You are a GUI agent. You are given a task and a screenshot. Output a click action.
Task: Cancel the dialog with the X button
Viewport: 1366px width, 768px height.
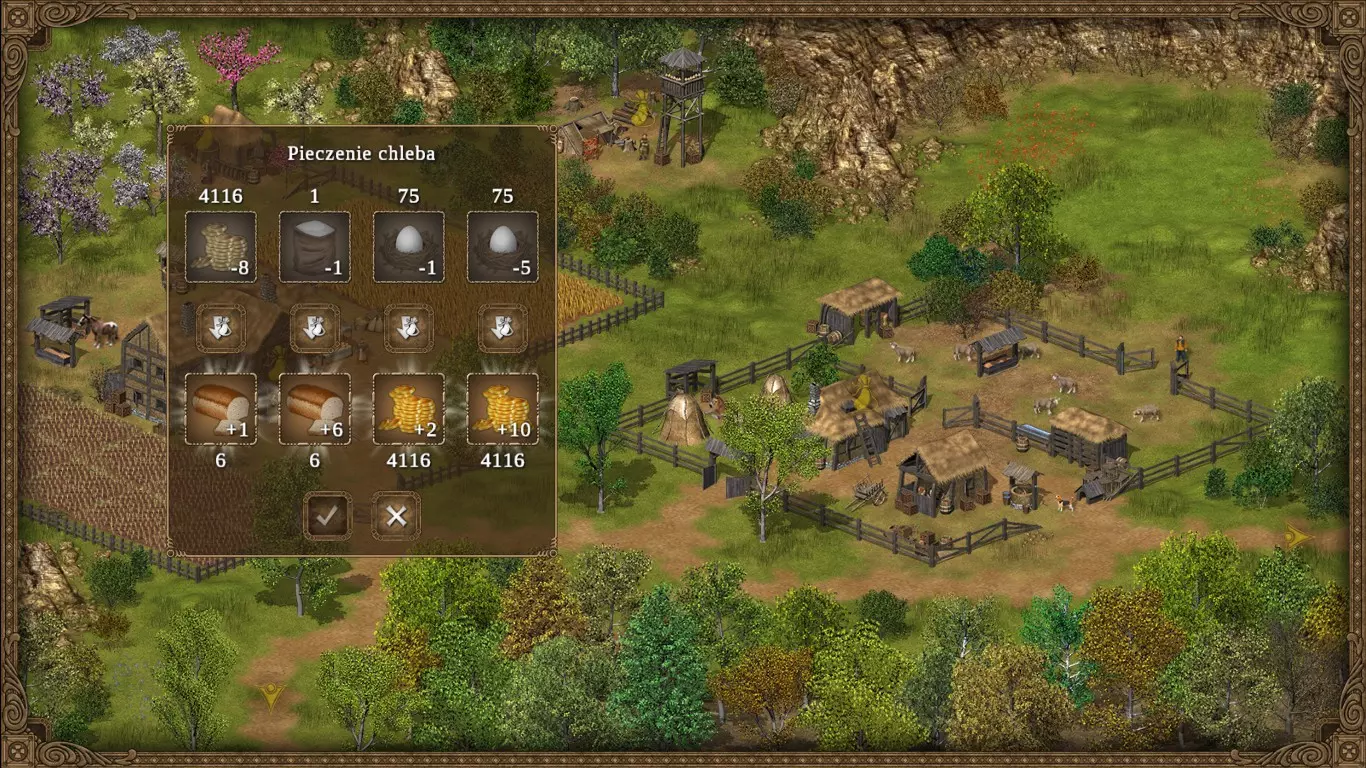[x=396, y=516]
